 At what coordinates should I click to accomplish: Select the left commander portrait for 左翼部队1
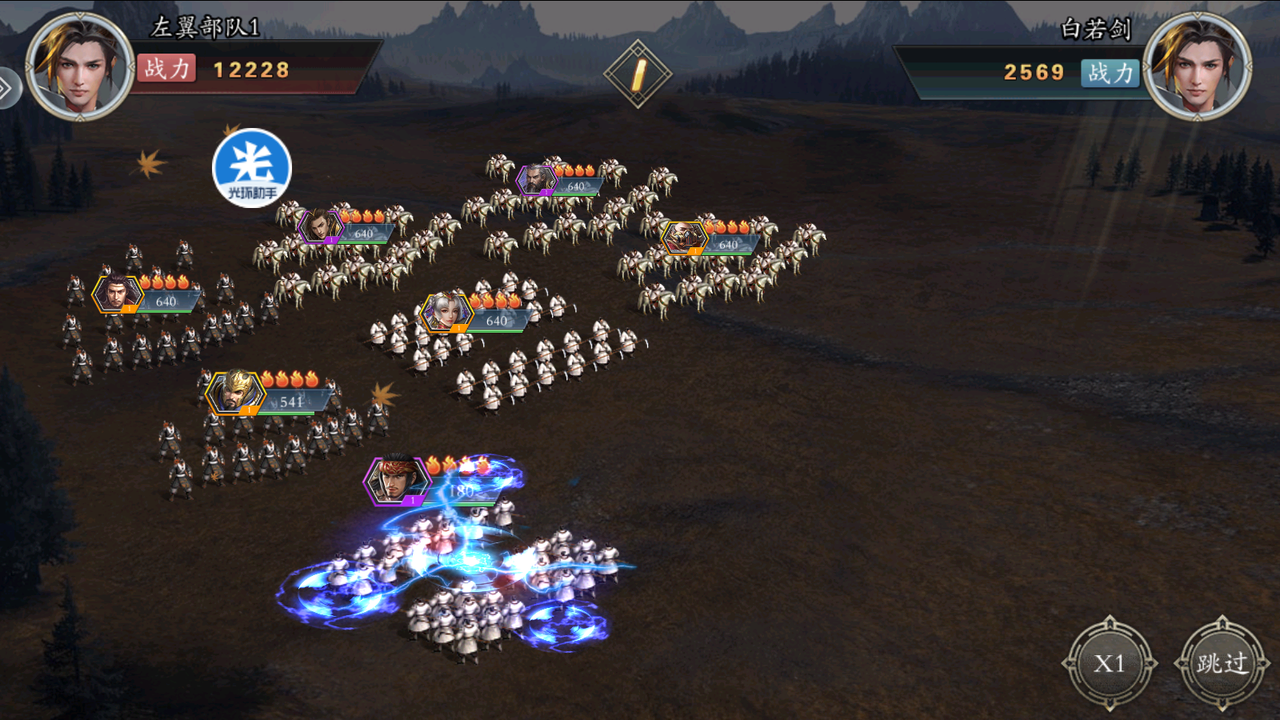pyautogui.click(x=80, y=66)
